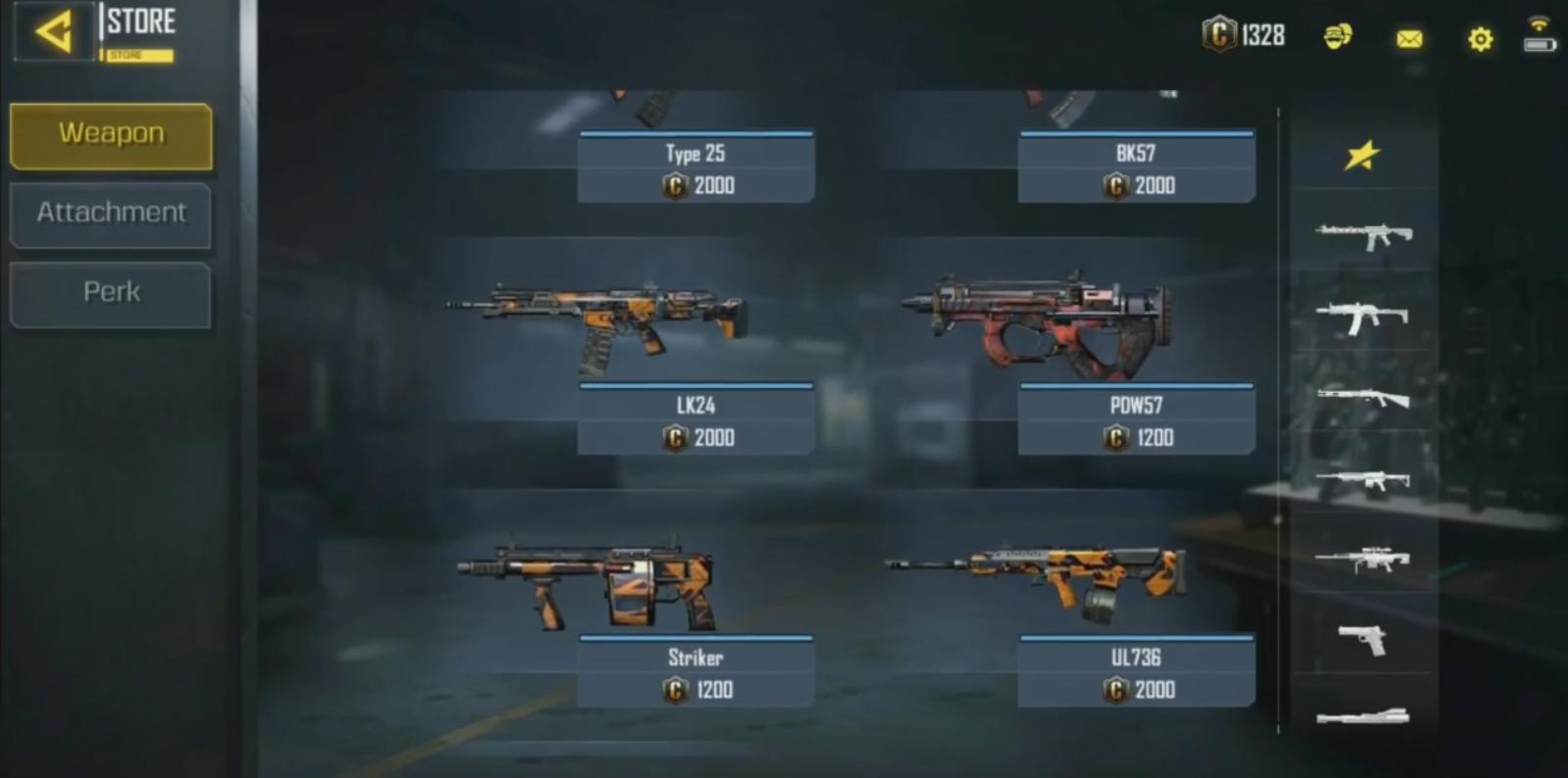Open the friends headset icon
Viewport: 1568px width, 778px height.
tap(1338, 37)
